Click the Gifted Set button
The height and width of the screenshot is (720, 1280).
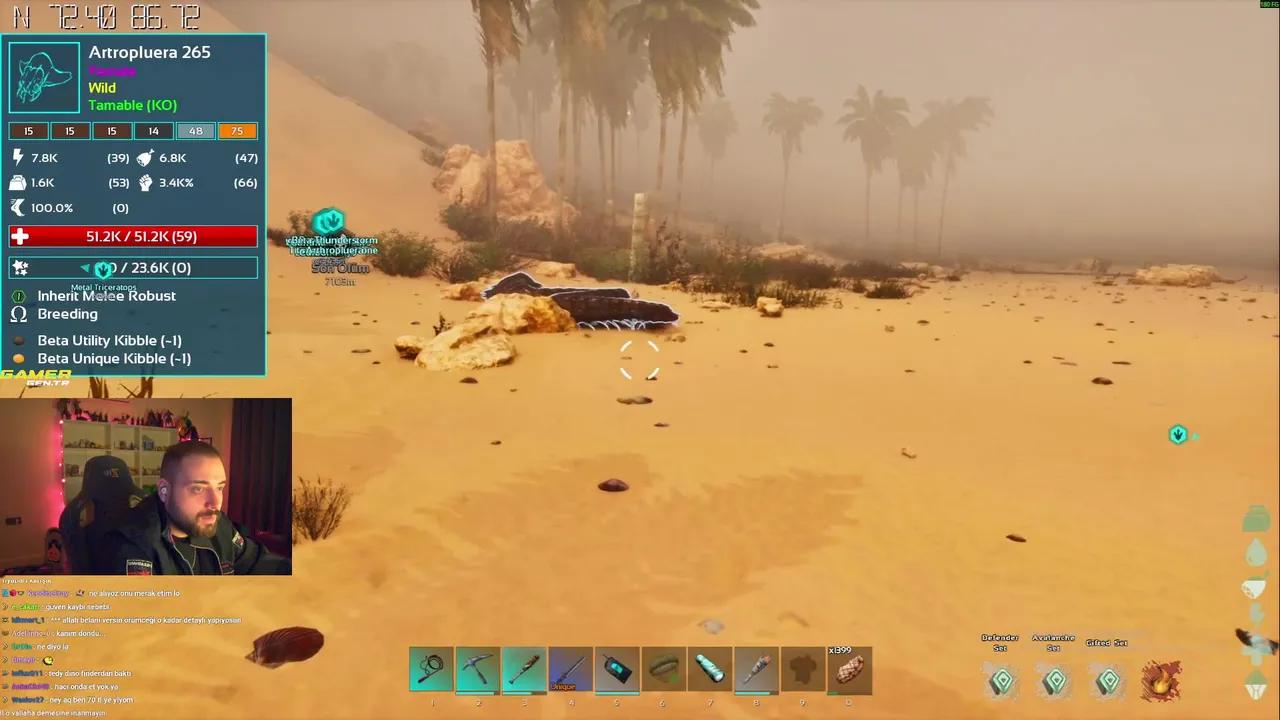[x=1107, y=681]
